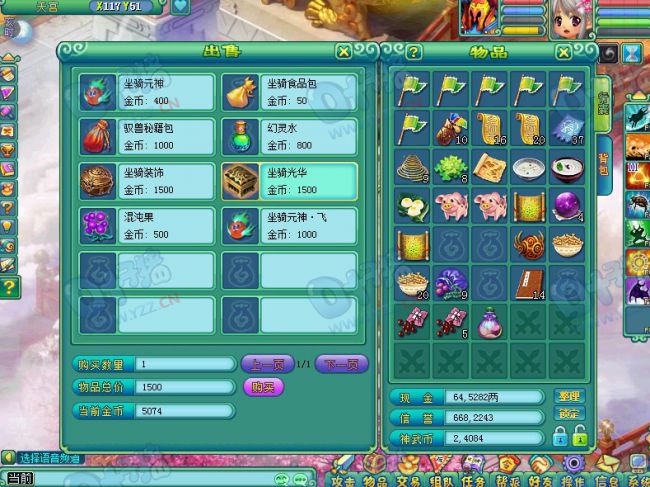Select the purple crystal ball in inventory

(x=565, y=207)
